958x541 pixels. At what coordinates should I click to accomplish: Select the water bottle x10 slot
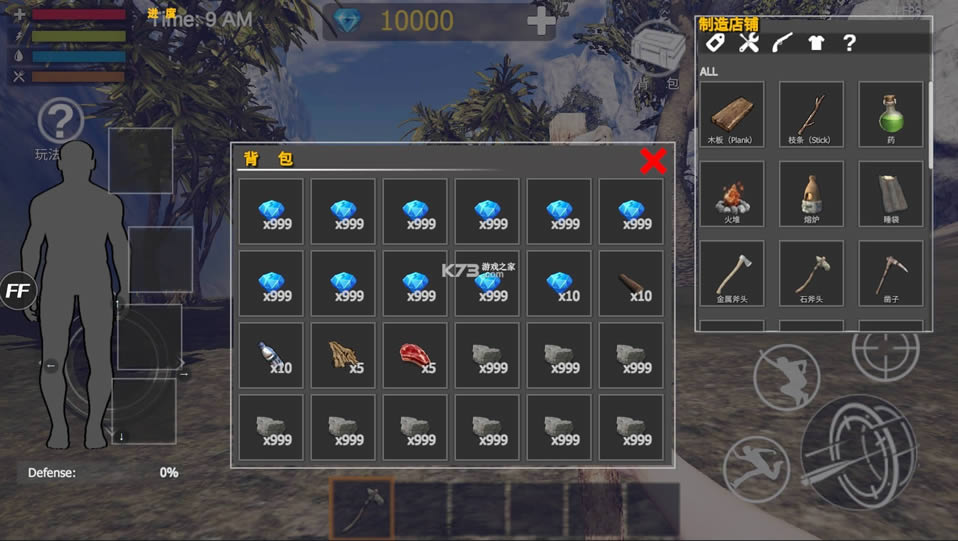[271, 355]
